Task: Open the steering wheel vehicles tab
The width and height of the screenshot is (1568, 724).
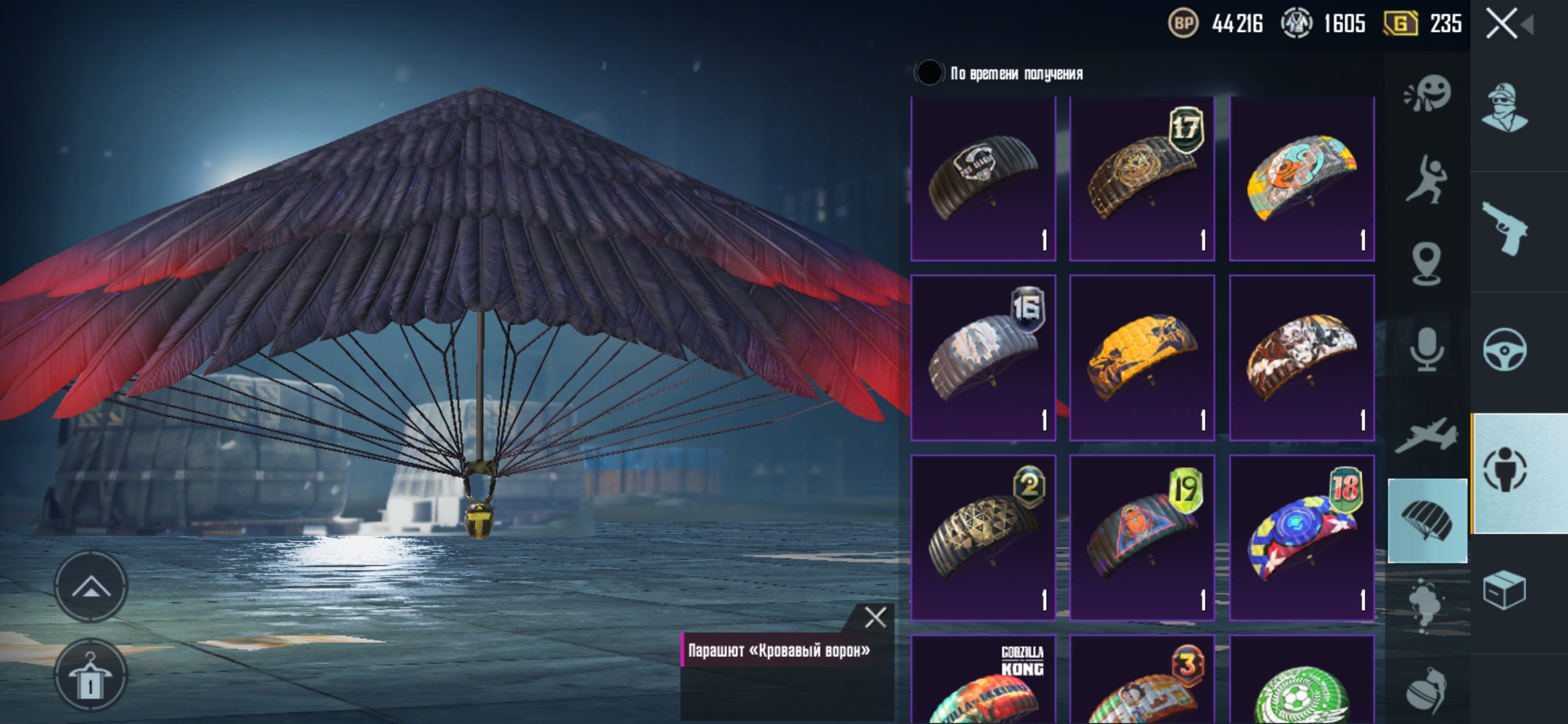Action: [1505, 349]
